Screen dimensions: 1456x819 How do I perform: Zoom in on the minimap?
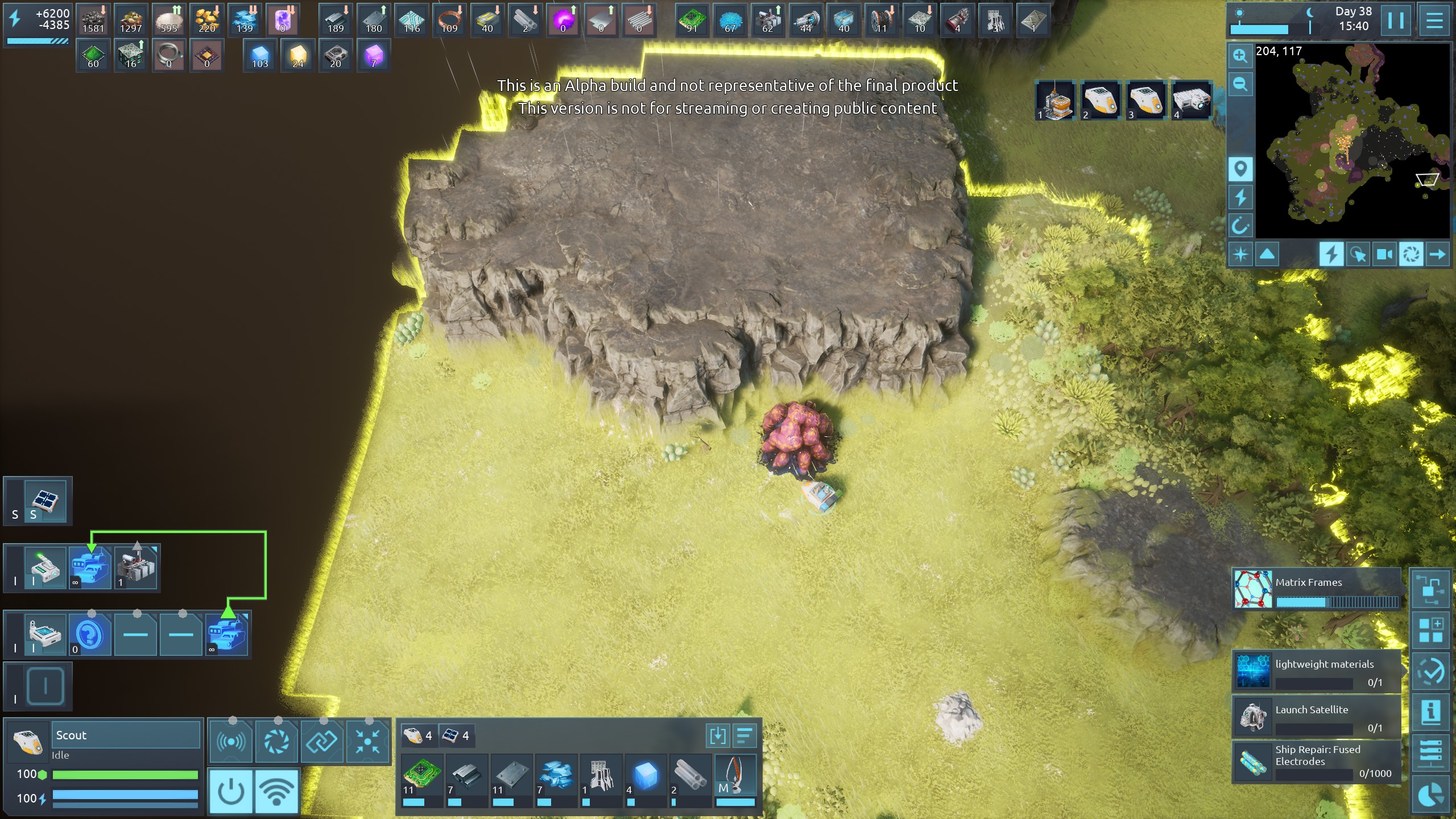1240,56
